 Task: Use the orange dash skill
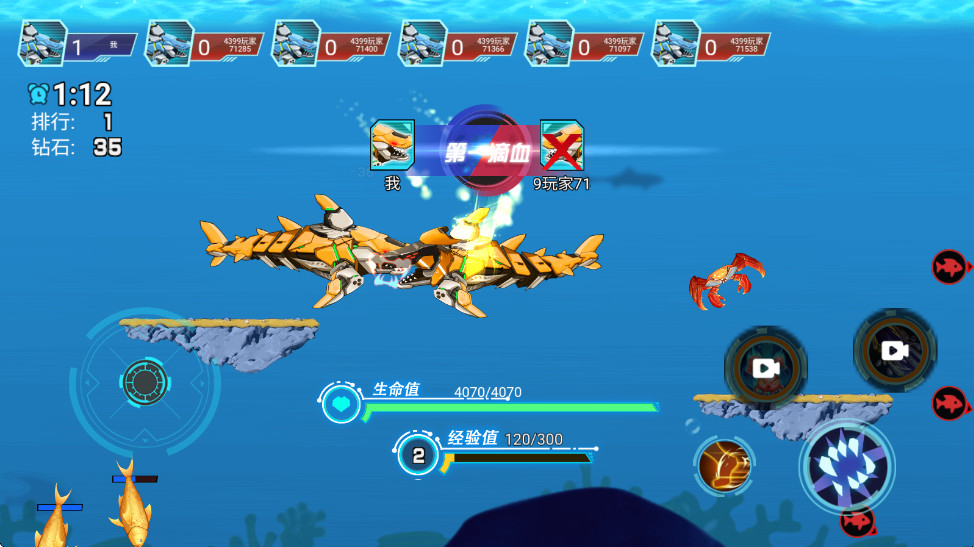click(x=724, y=465)
